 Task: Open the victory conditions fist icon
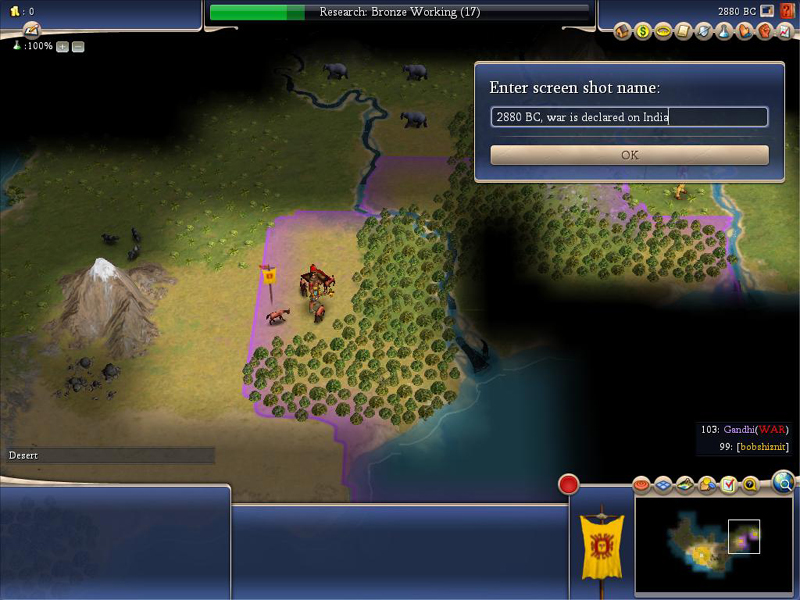tap(763, 32)
